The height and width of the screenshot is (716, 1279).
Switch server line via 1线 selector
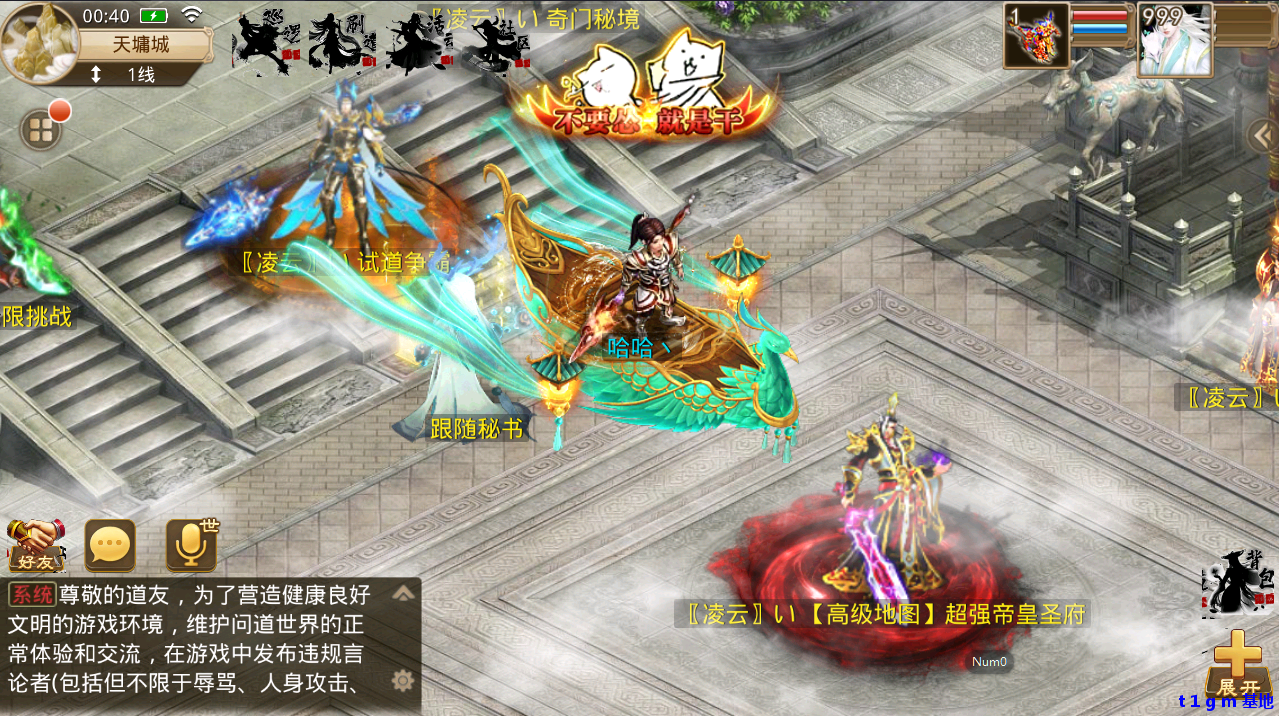[x=128, y=75]
